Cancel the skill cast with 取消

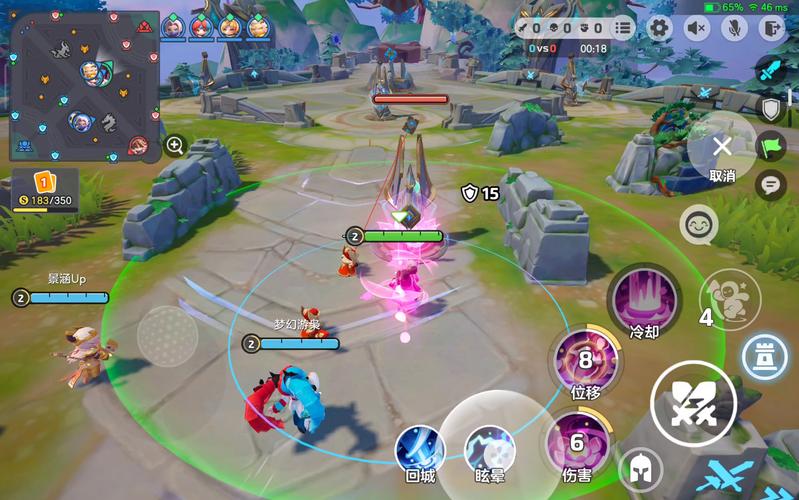pos(722,148)
